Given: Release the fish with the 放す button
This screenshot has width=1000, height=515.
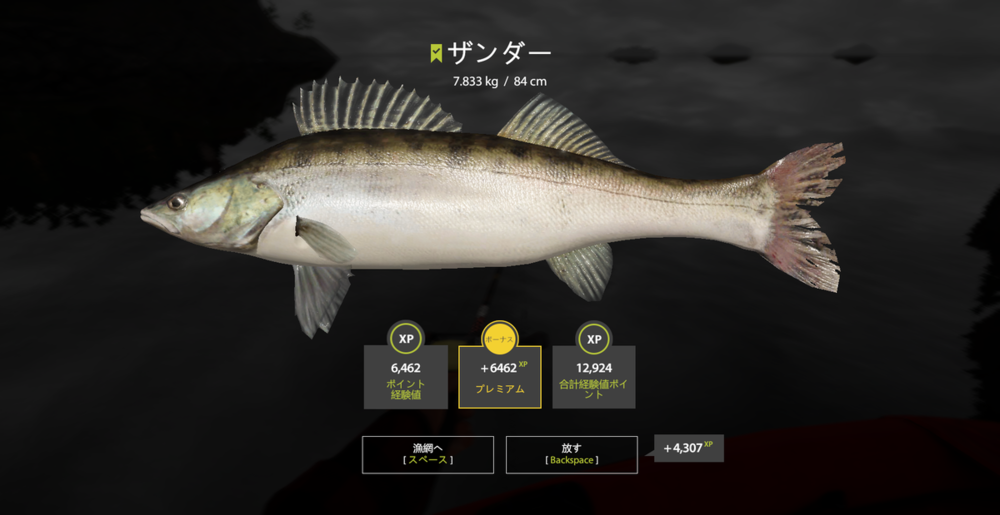Looking at the screenshot, I should coord(571,454).
